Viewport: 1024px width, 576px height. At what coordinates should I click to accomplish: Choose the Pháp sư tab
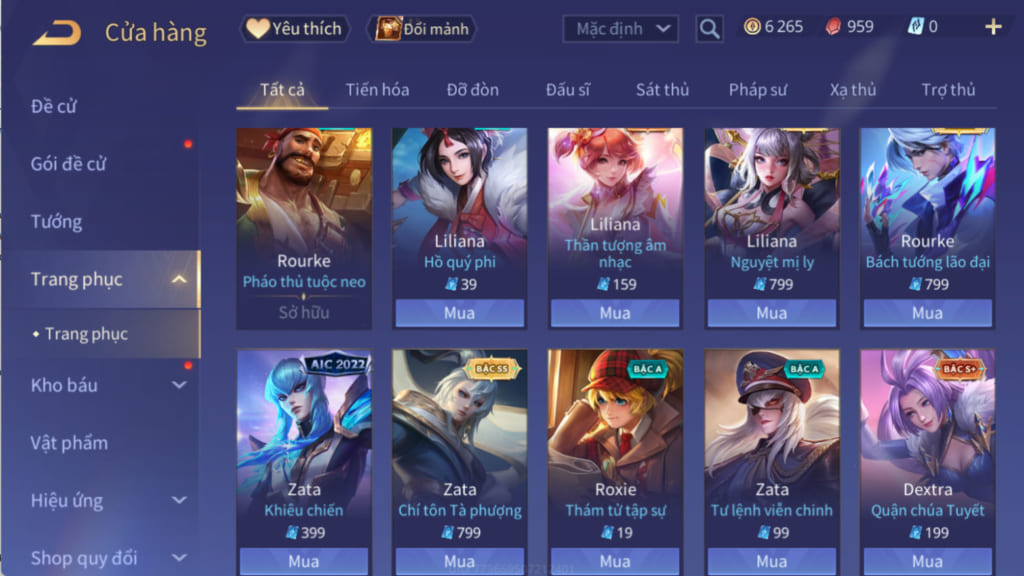click(757, 89)
